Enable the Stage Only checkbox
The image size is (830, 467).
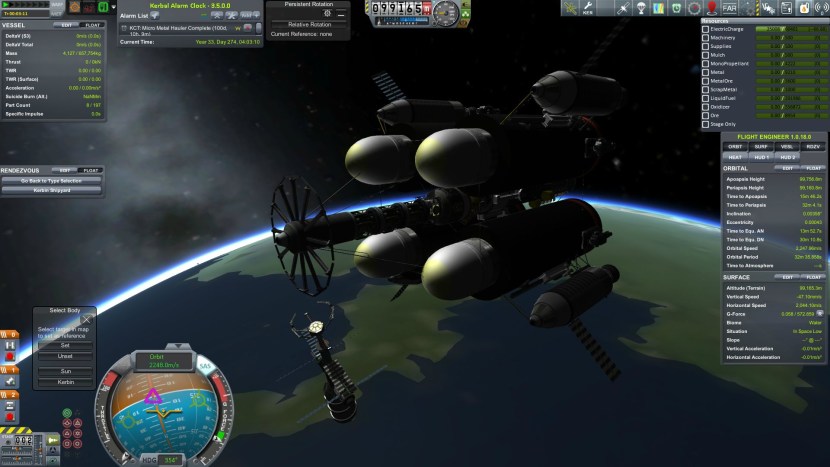tap(705, 125)
